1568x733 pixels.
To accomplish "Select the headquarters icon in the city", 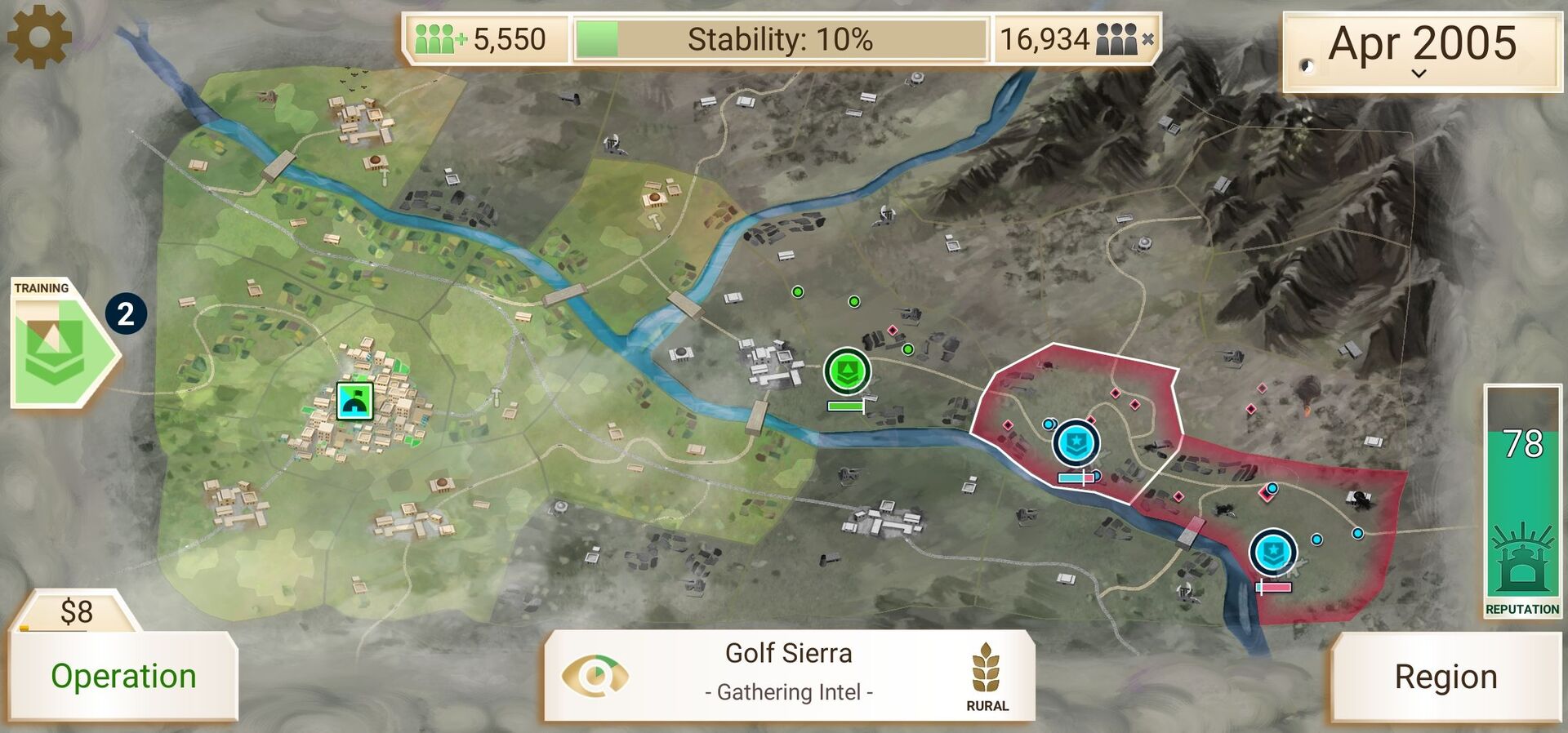I will point(355,401).
